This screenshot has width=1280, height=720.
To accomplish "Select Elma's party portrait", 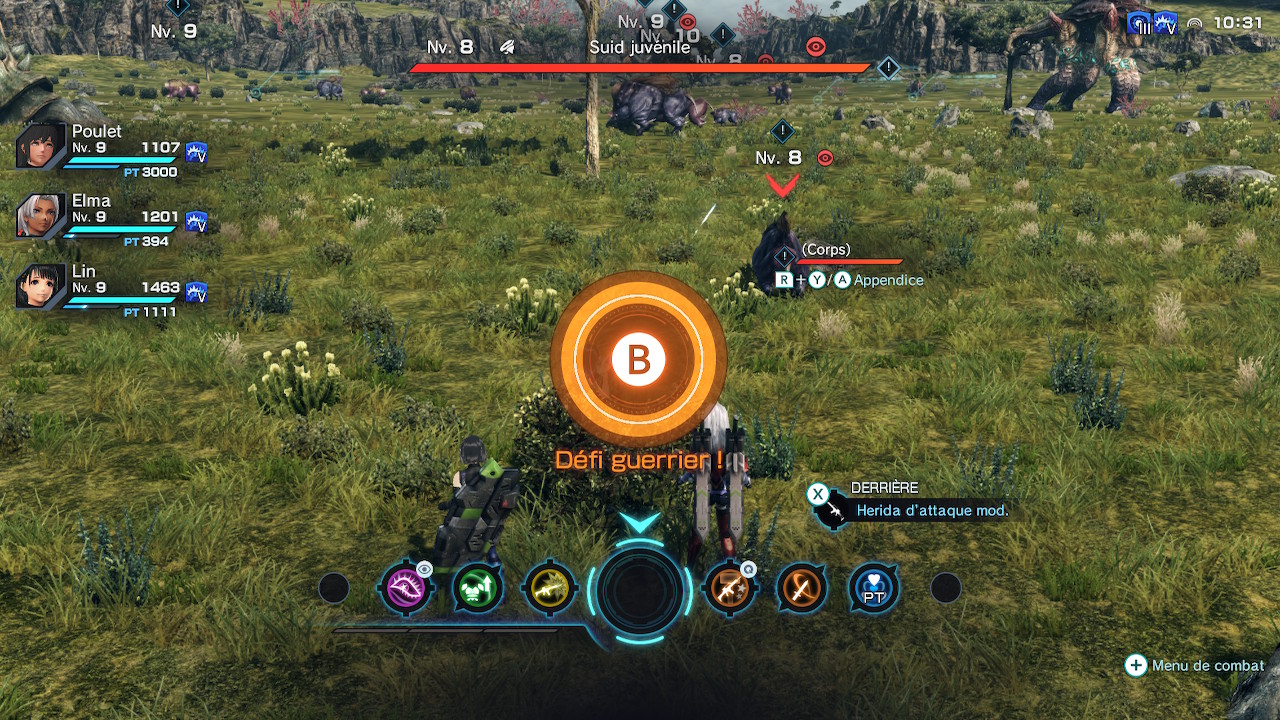I will 41,216.
